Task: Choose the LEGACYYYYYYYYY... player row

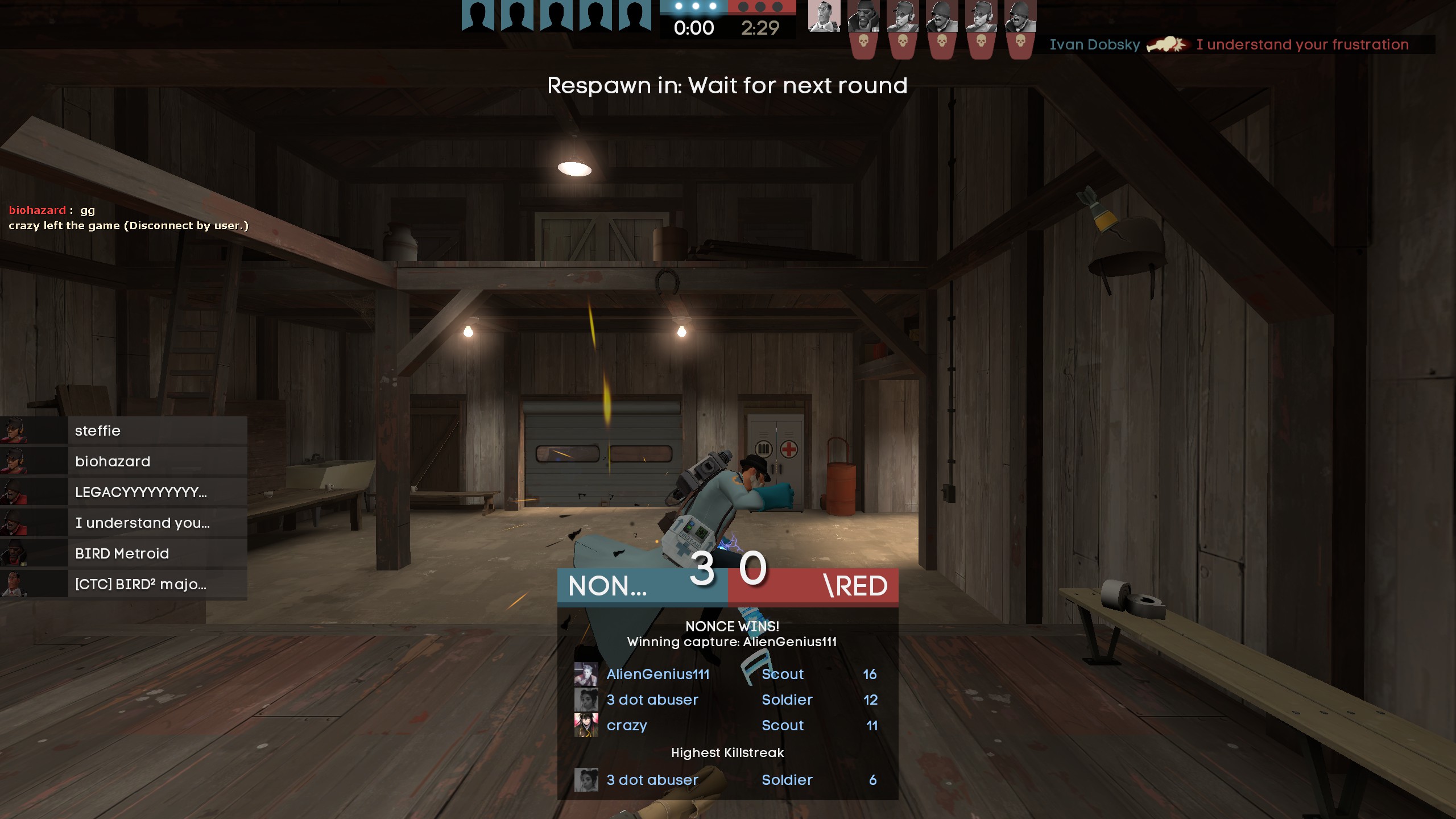Action: pos(123,492)
